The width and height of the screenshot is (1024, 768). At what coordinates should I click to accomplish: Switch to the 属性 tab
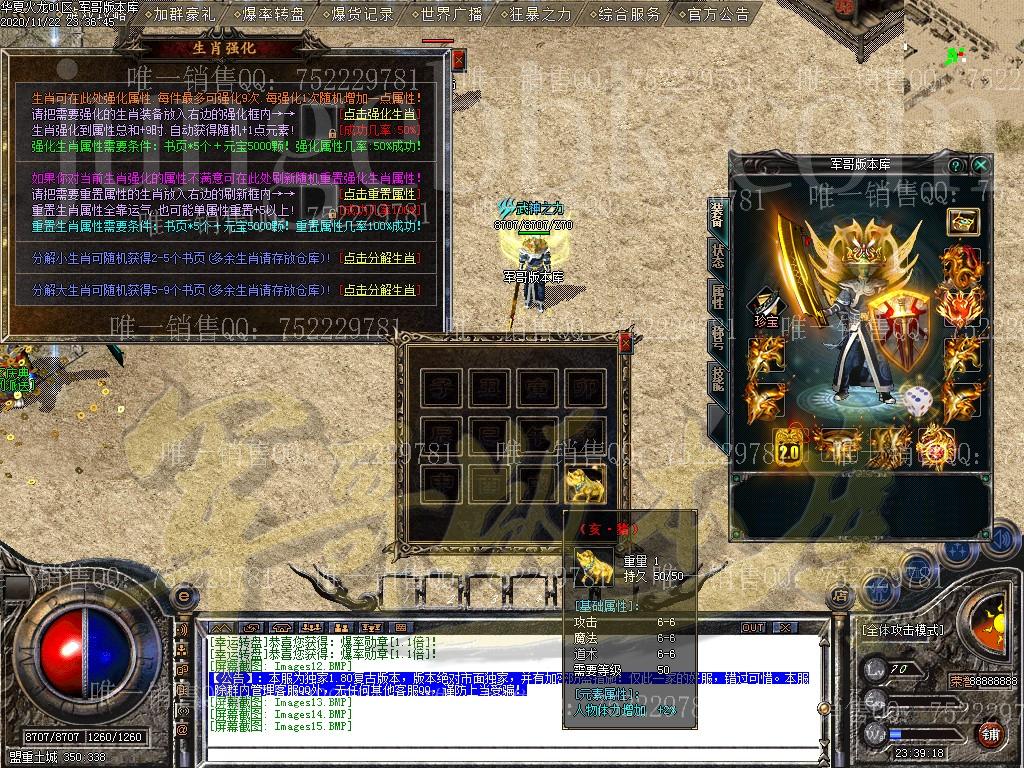(717, 295)
